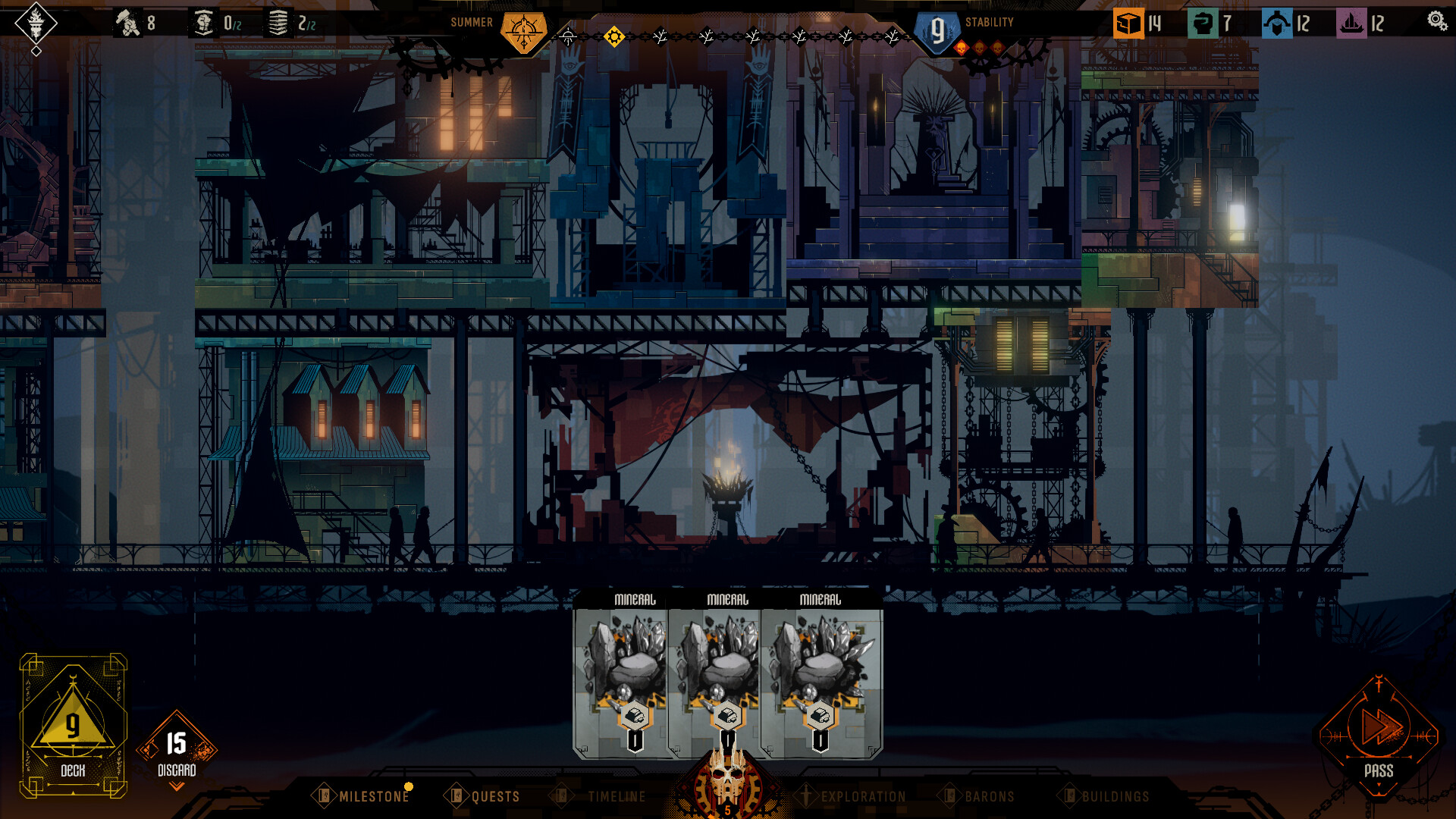Click the torch emblem in the top-left corner
The width and height of the screenshot is (1456, 819).
(36, 23)
